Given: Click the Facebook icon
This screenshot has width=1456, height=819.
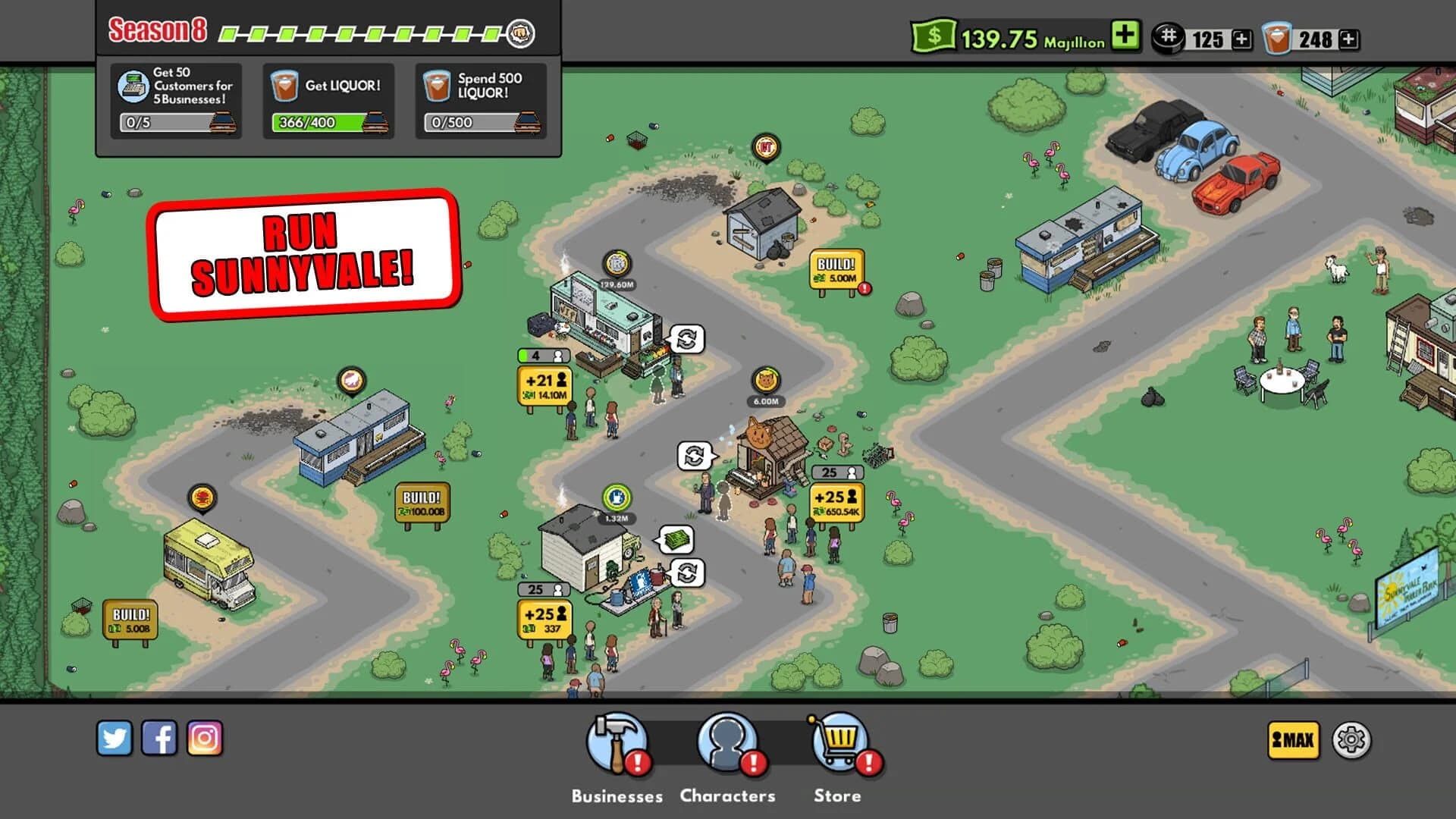Looking at the screenshot, I should (x=161, y=736).
